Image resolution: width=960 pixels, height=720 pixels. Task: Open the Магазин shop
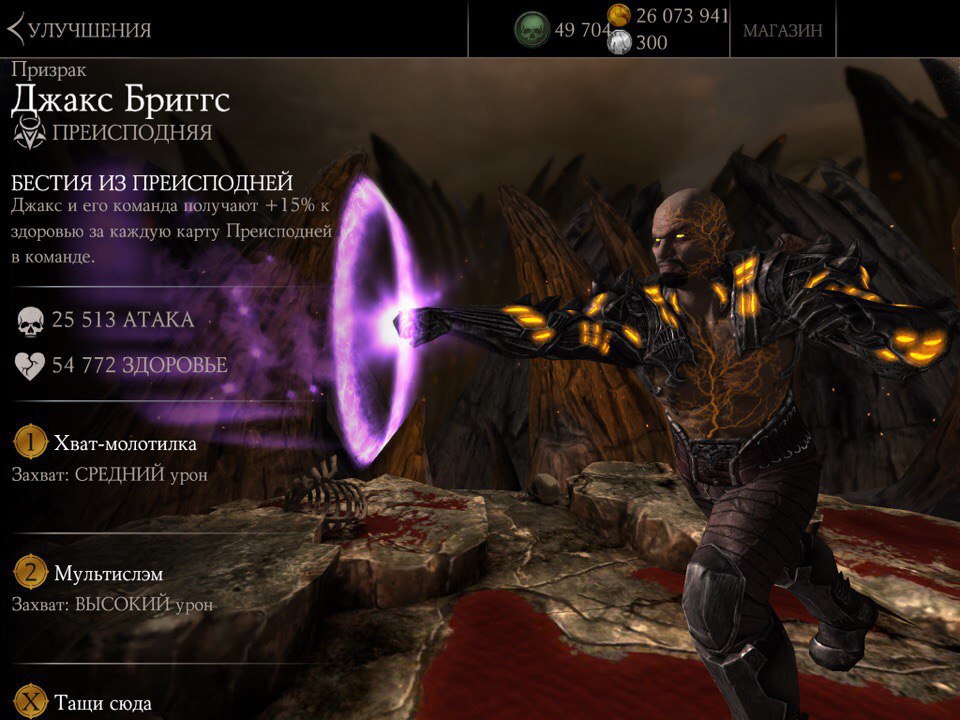pyautogui.click(x=782, y=30)
